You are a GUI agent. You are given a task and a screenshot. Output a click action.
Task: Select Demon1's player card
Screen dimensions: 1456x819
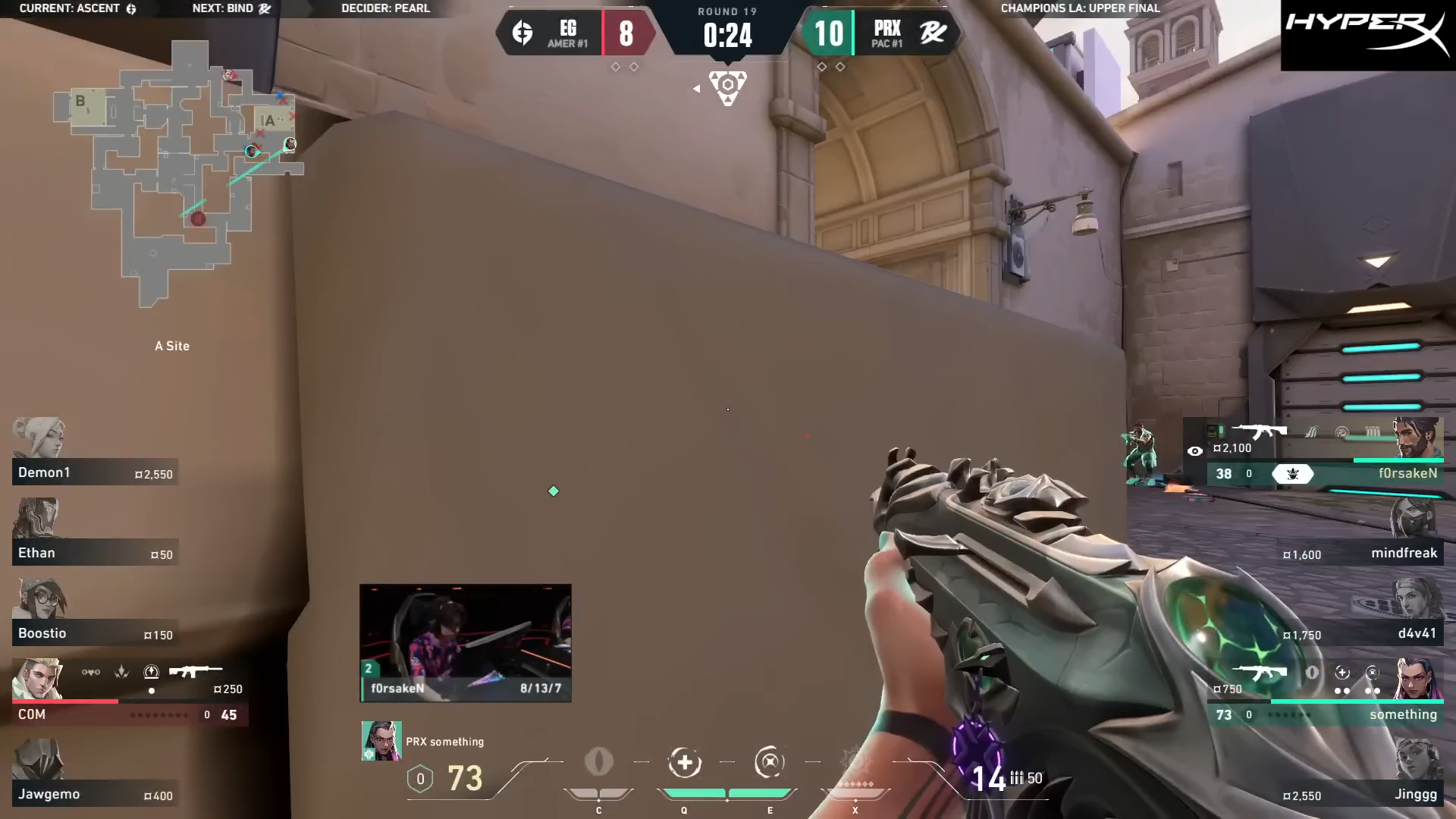(95, 455)
